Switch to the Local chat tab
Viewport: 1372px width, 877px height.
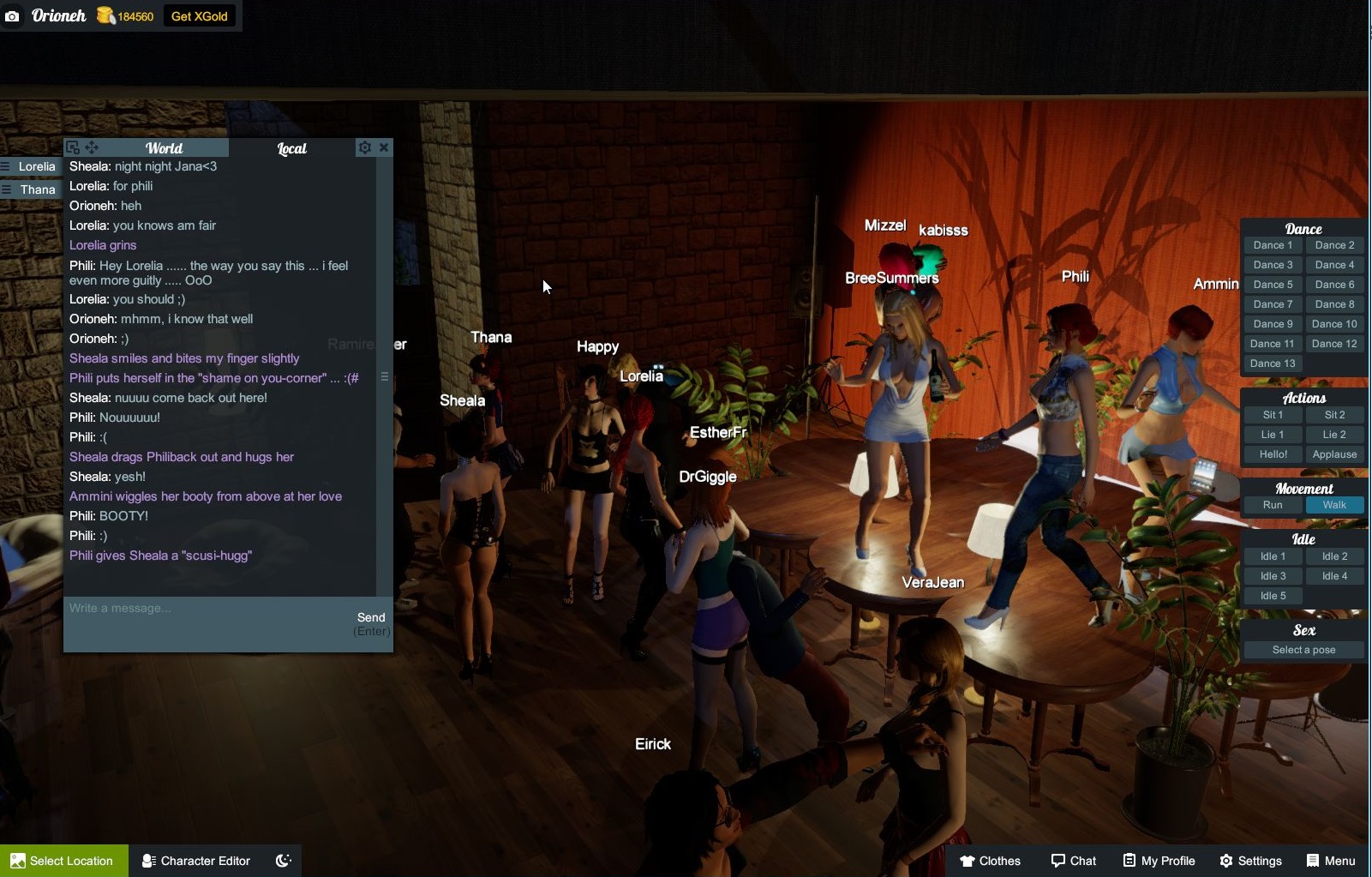tap(291, 148)
